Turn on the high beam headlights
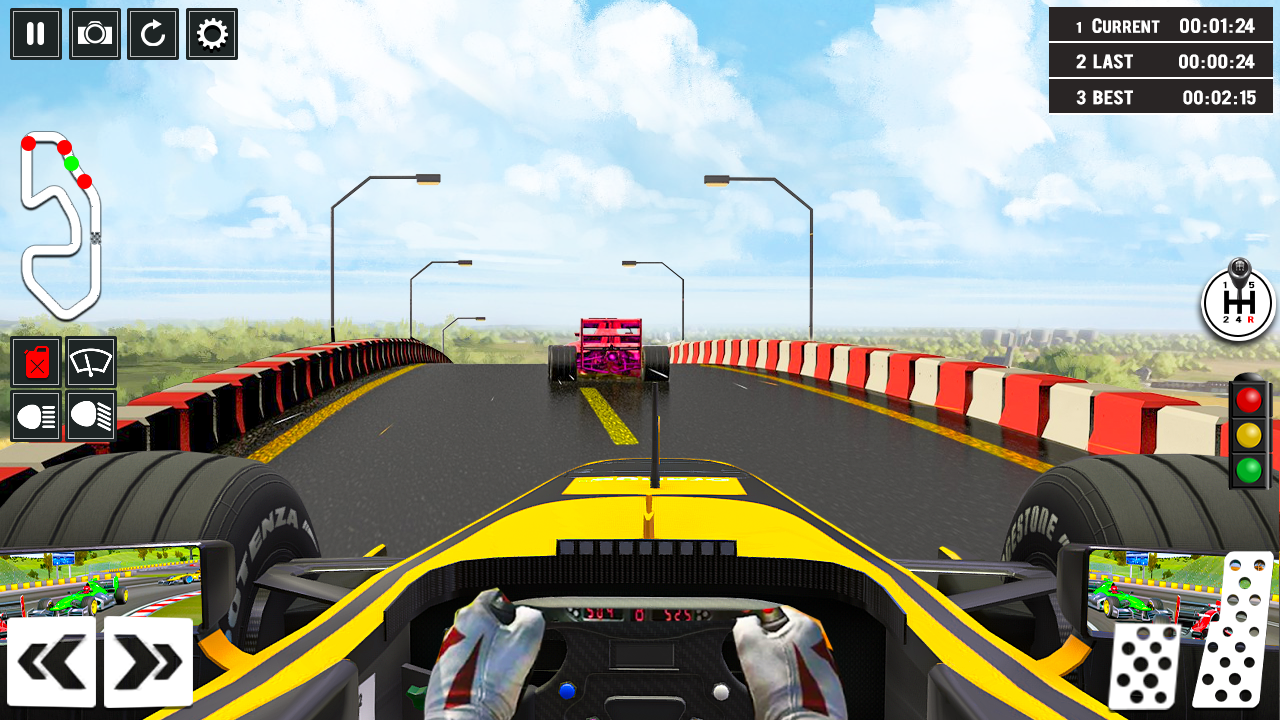The width and height of the screenshot is (1280, 720). 91,418
